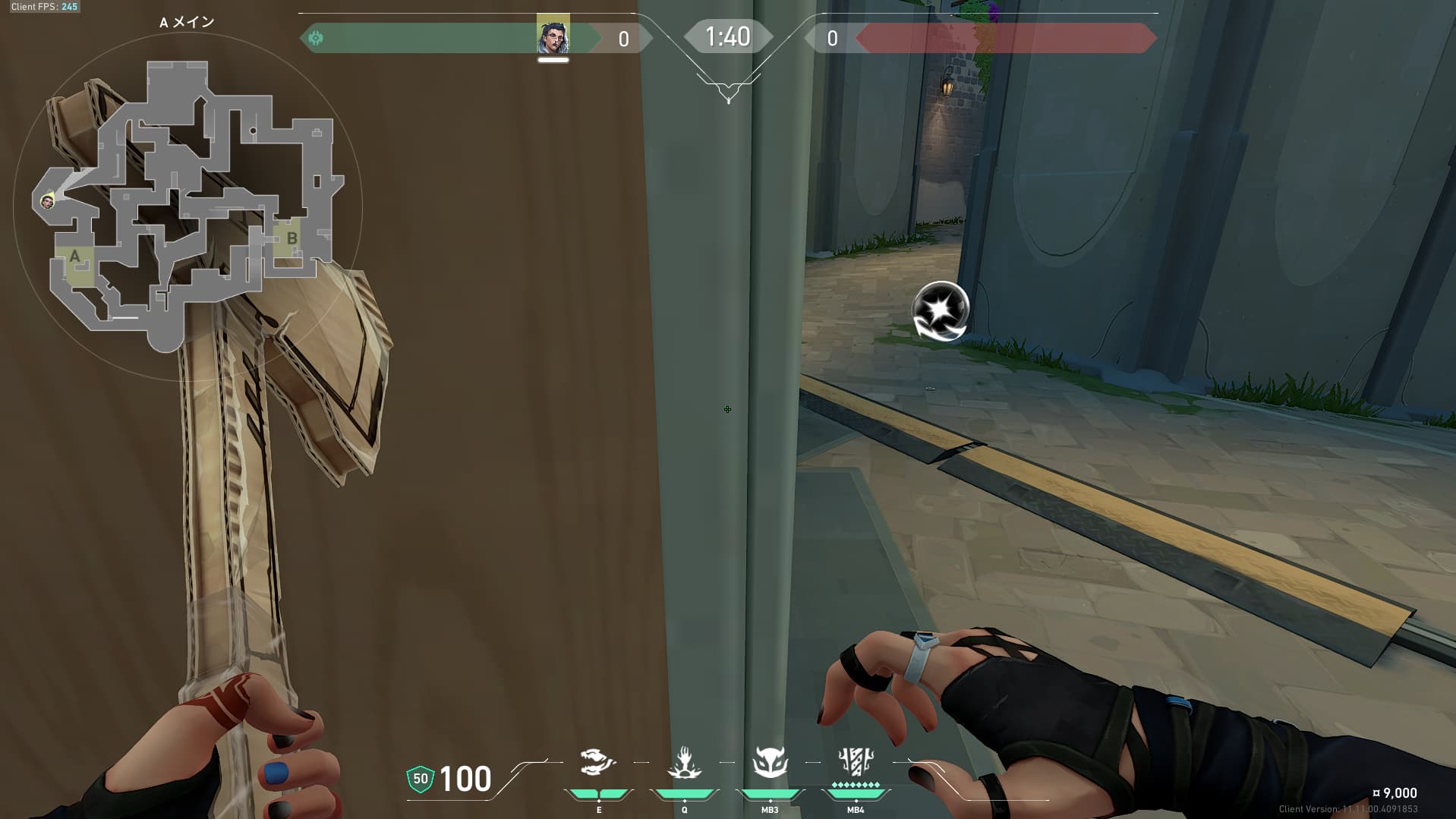Click the minimap in the corner
The width and height of the screenshot is (1456, 819).
188,205
